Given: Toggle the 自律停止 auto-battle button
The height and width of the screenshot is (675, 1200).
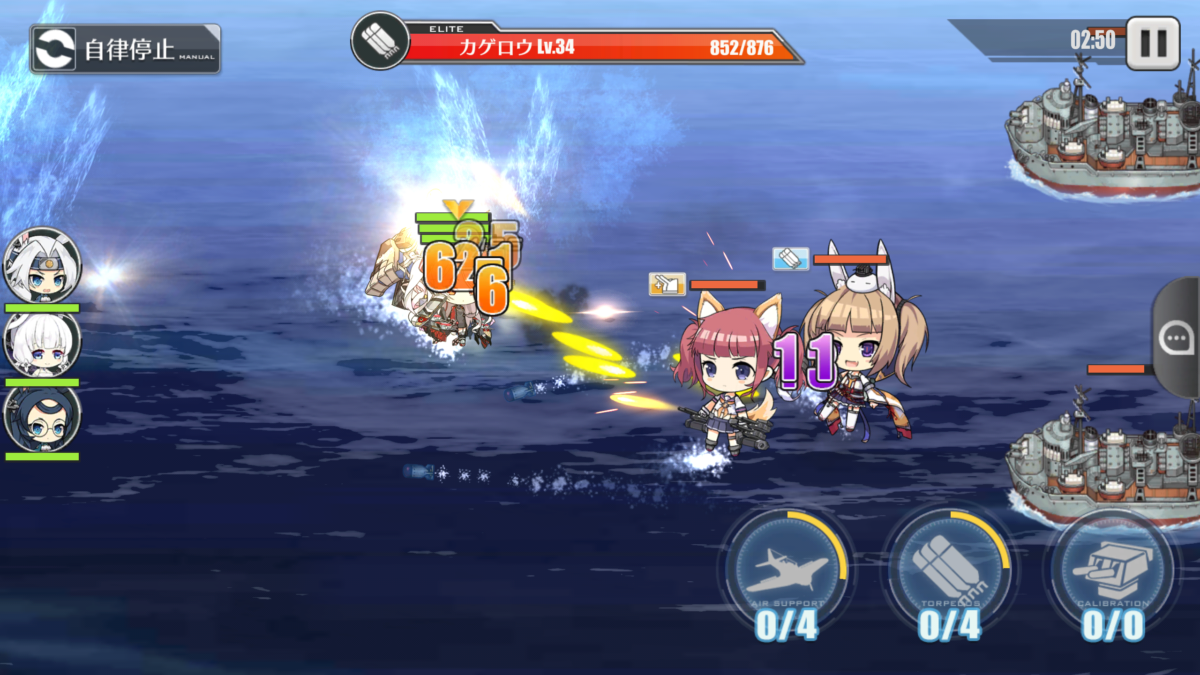Looking at the screenshot, I should (125, 49).
